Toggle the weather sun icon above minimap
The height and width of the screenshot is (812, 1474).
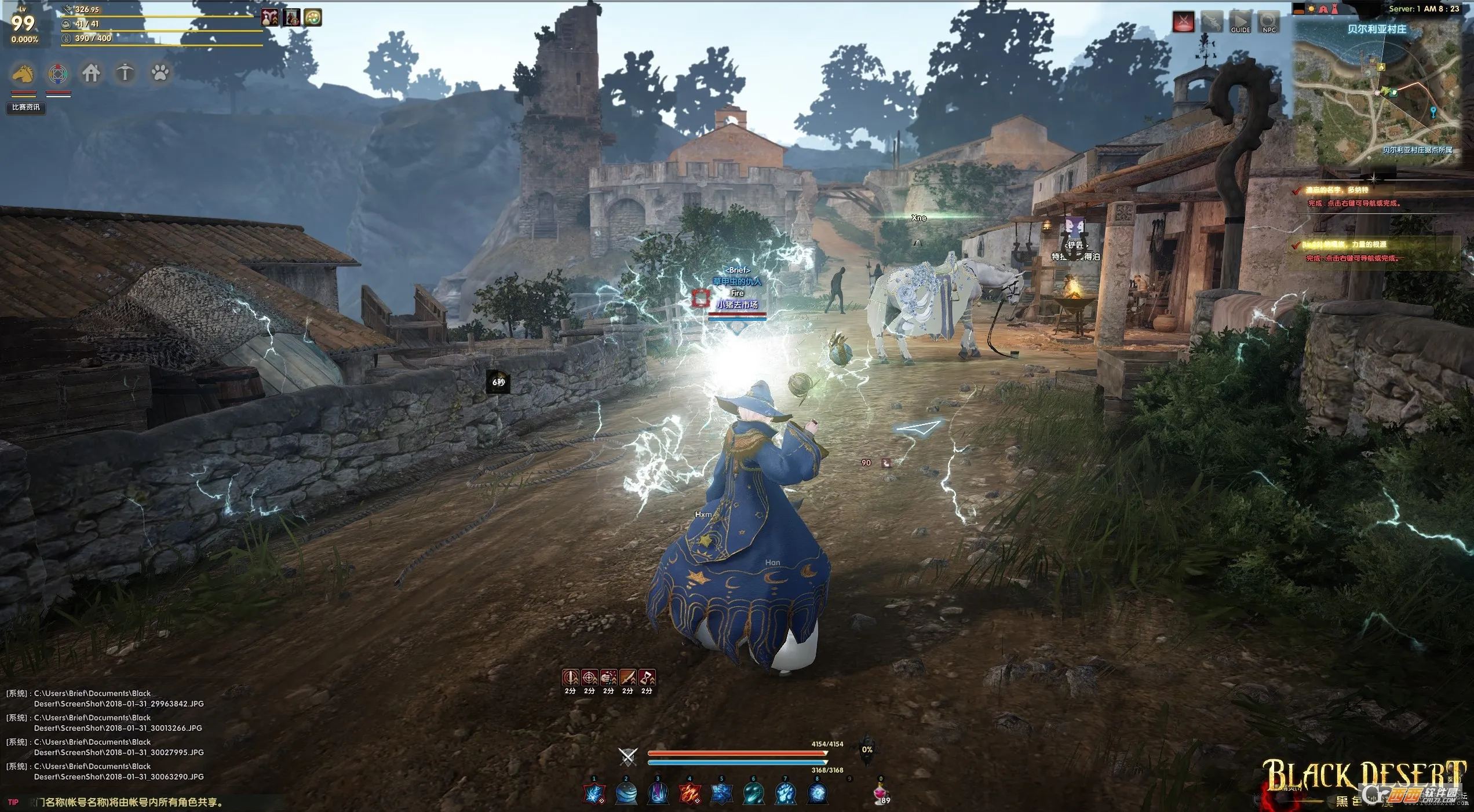pos(1311,9)
